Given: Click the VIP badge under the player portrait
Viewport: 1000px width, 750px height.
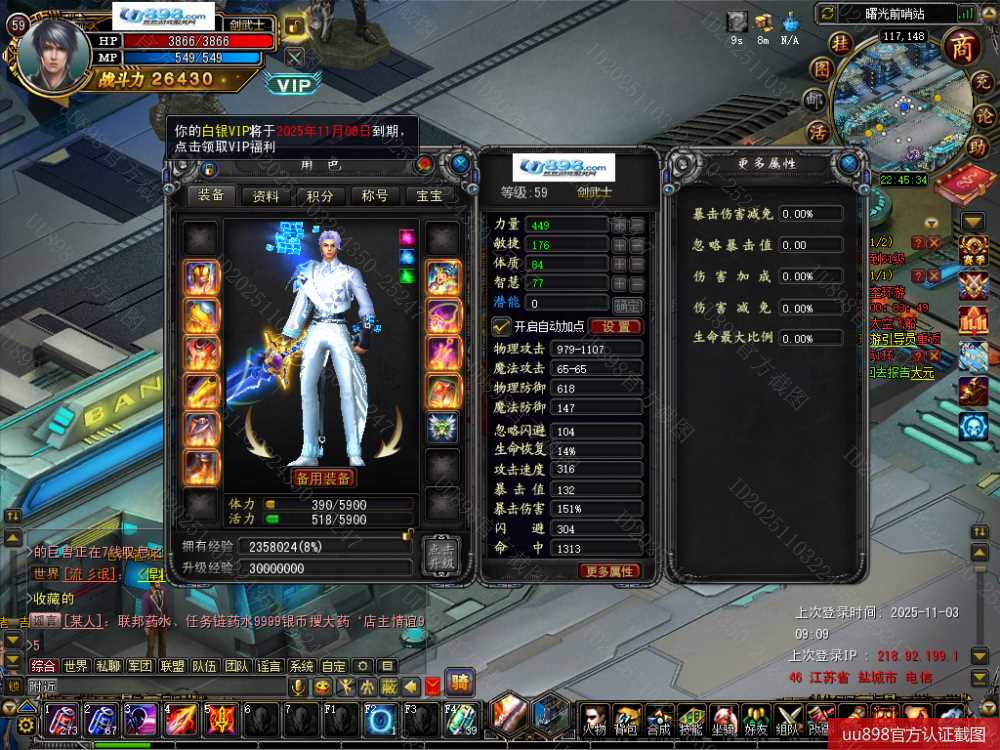Looking at the screenshot, I should coord(294,85).
